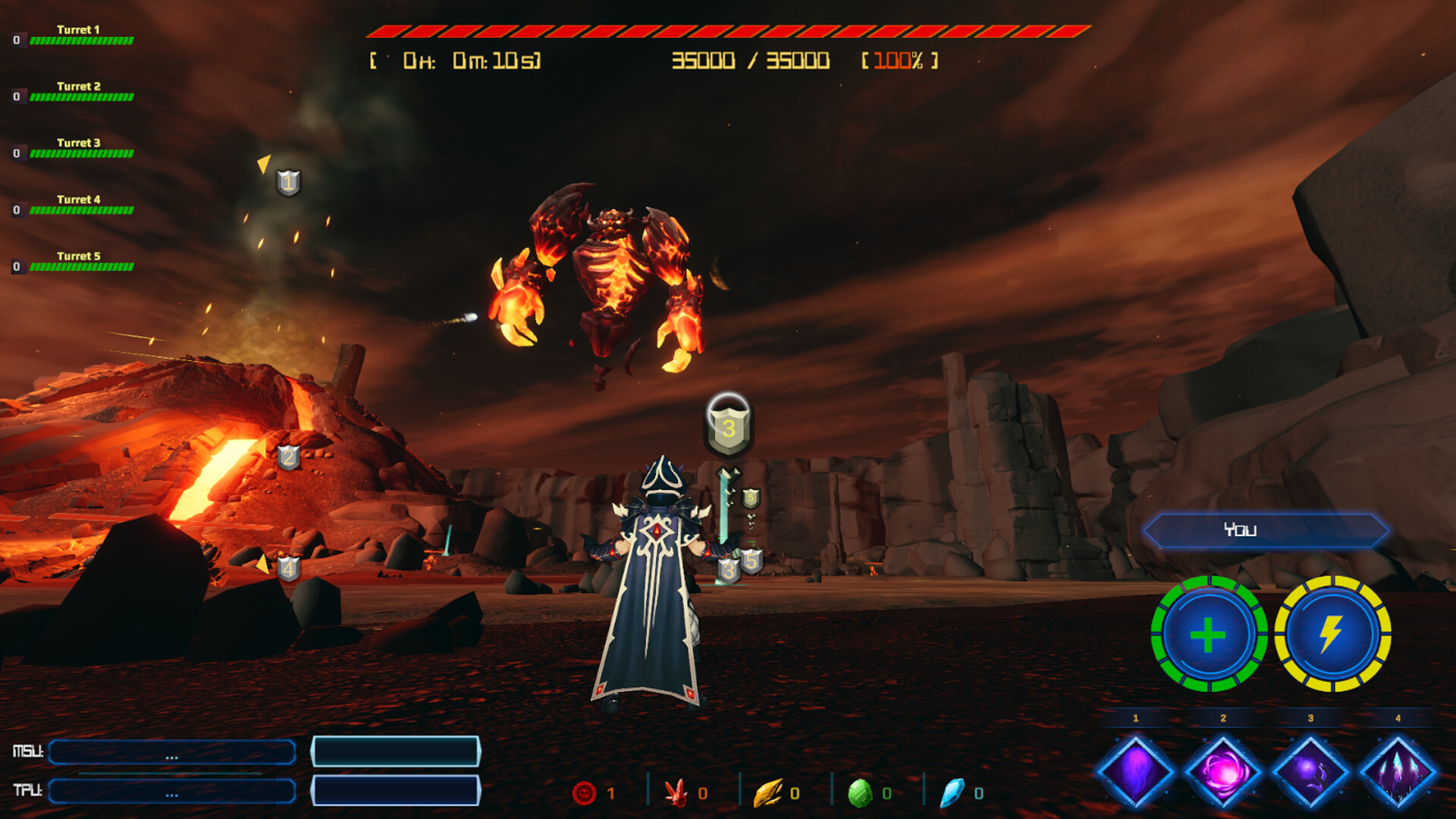1456x819 pixels.
Task: Select Turret 3 in the turret list
Action: (x=78, y=148)
